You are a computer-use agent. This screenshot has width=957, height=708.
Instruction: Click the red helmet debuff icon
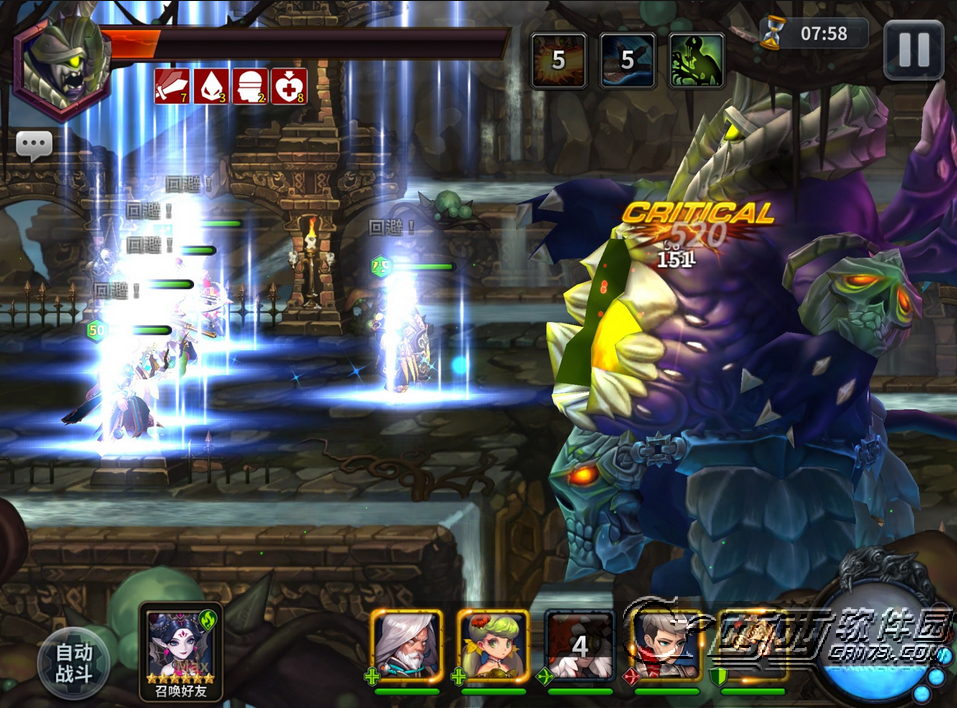tap(248, 87)
